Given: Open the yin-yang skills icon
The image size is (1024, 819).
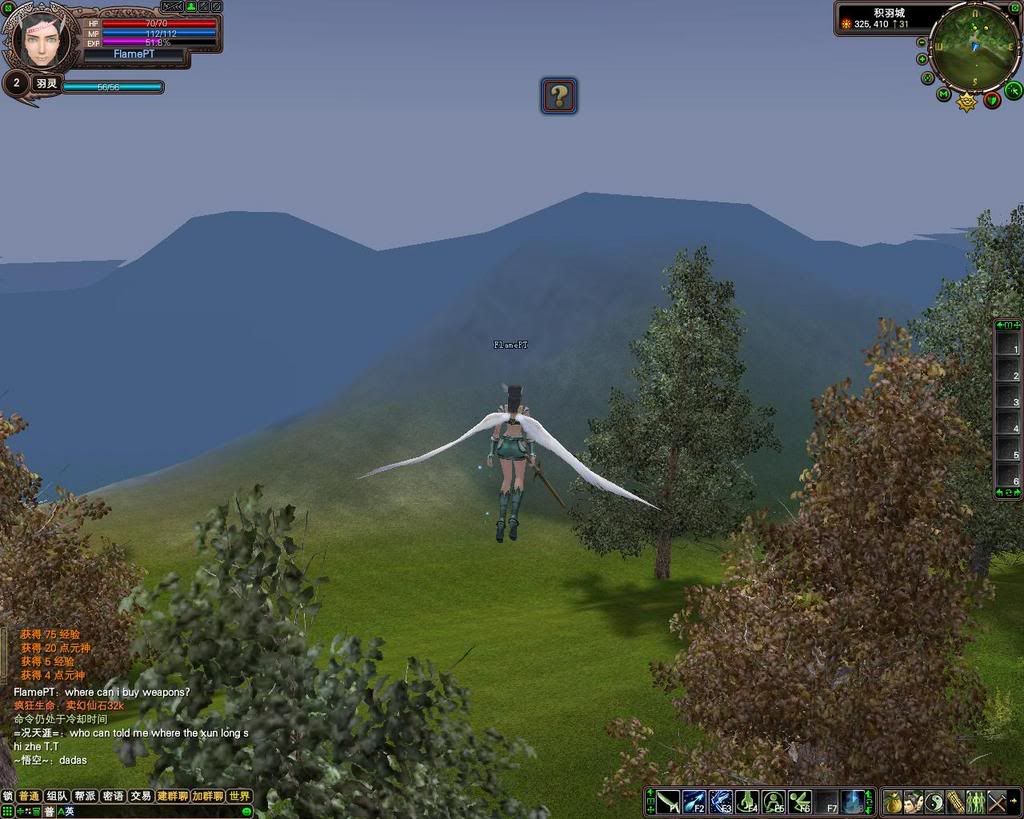Looking at the screenshot, I should [934, 802].
